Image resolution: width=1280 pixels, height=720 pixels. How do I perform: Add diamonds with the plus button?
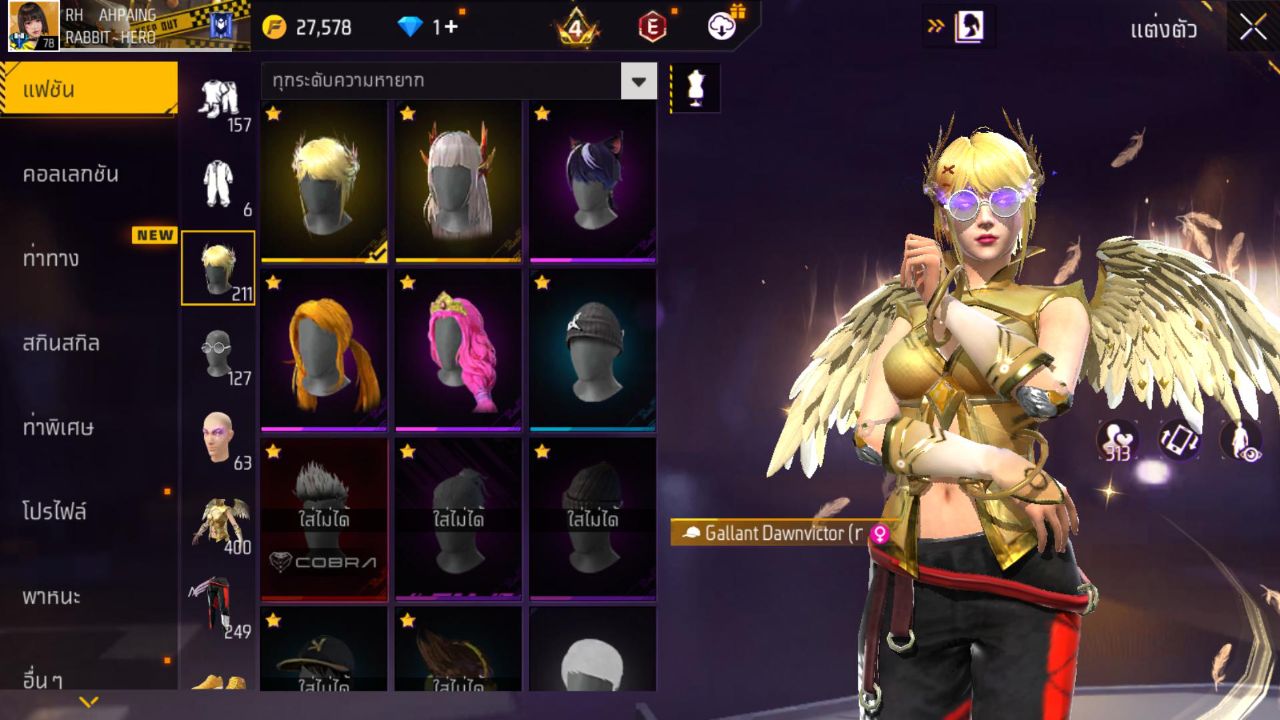451,27
